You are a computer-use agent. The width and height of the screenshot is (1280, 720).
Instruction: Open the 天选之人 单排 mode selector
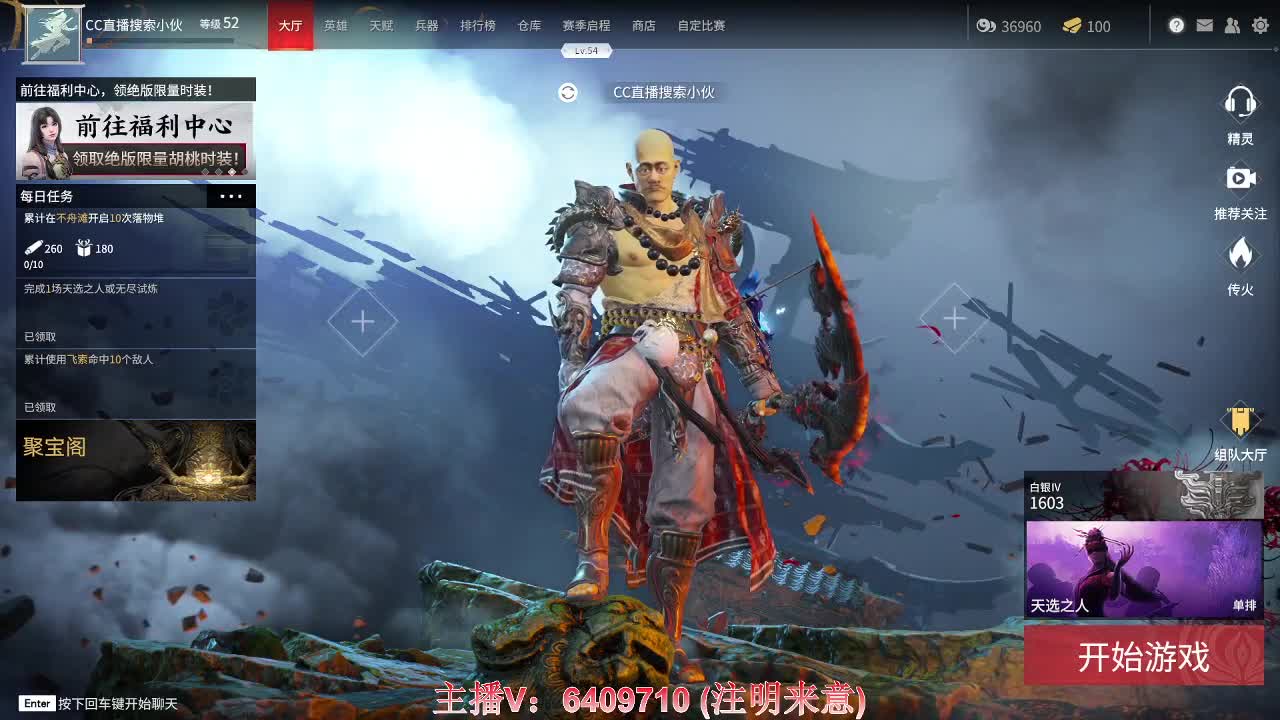click(x=1143, y=570)
